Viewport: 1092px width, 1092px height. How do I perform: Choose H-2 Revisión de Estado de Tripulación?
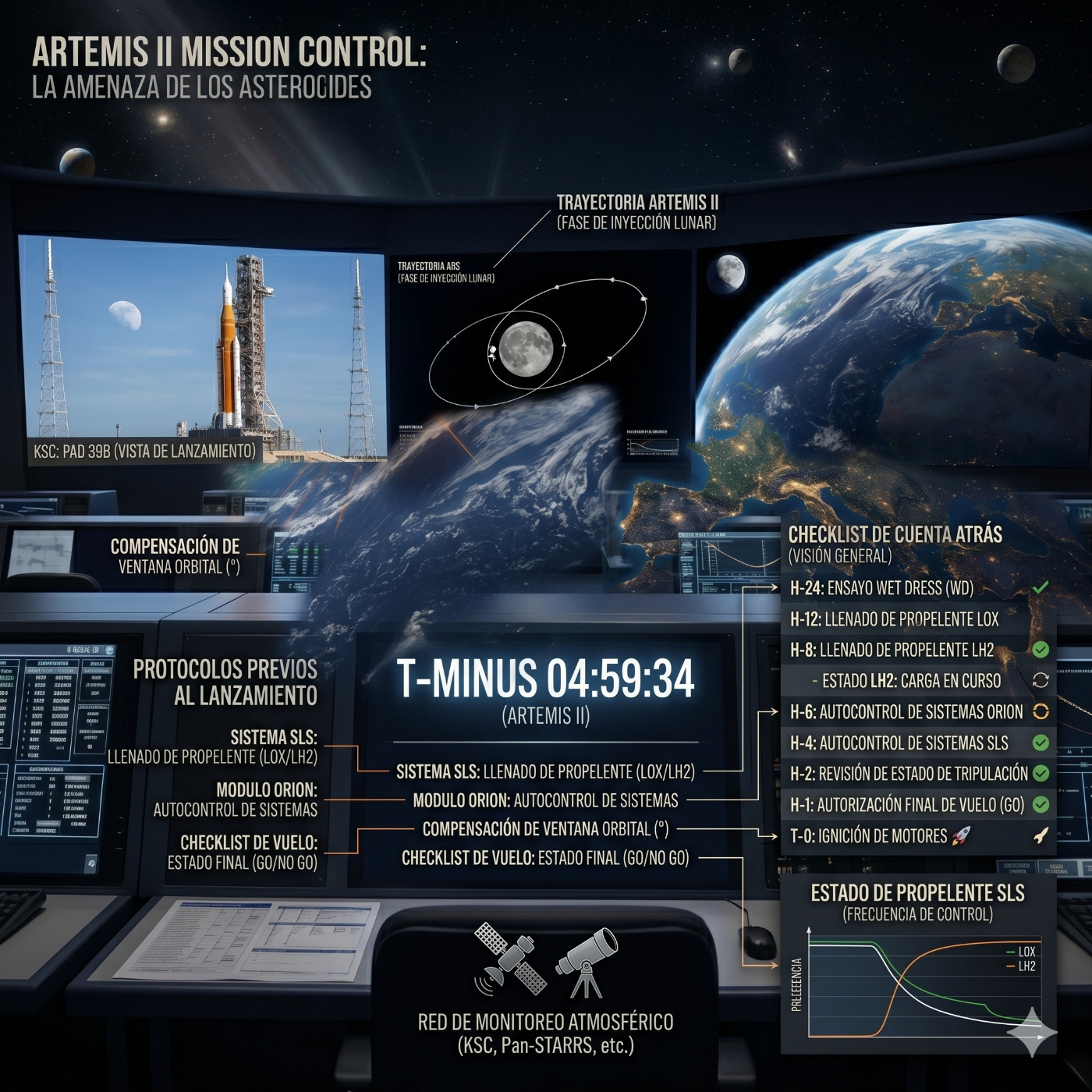click(x=909, y=774)
